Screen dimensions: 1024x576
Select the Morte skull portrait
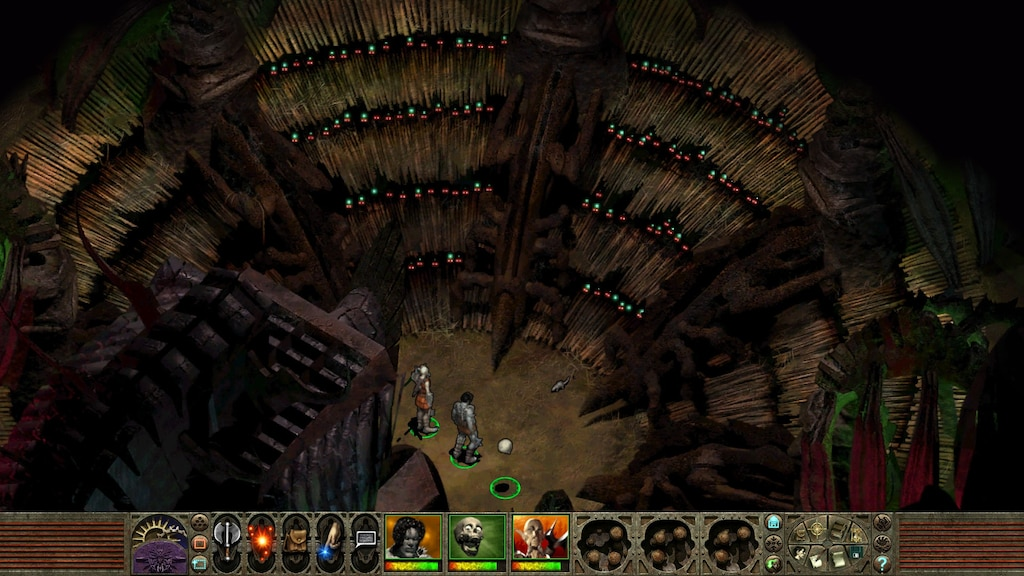(x=476, y=538)
